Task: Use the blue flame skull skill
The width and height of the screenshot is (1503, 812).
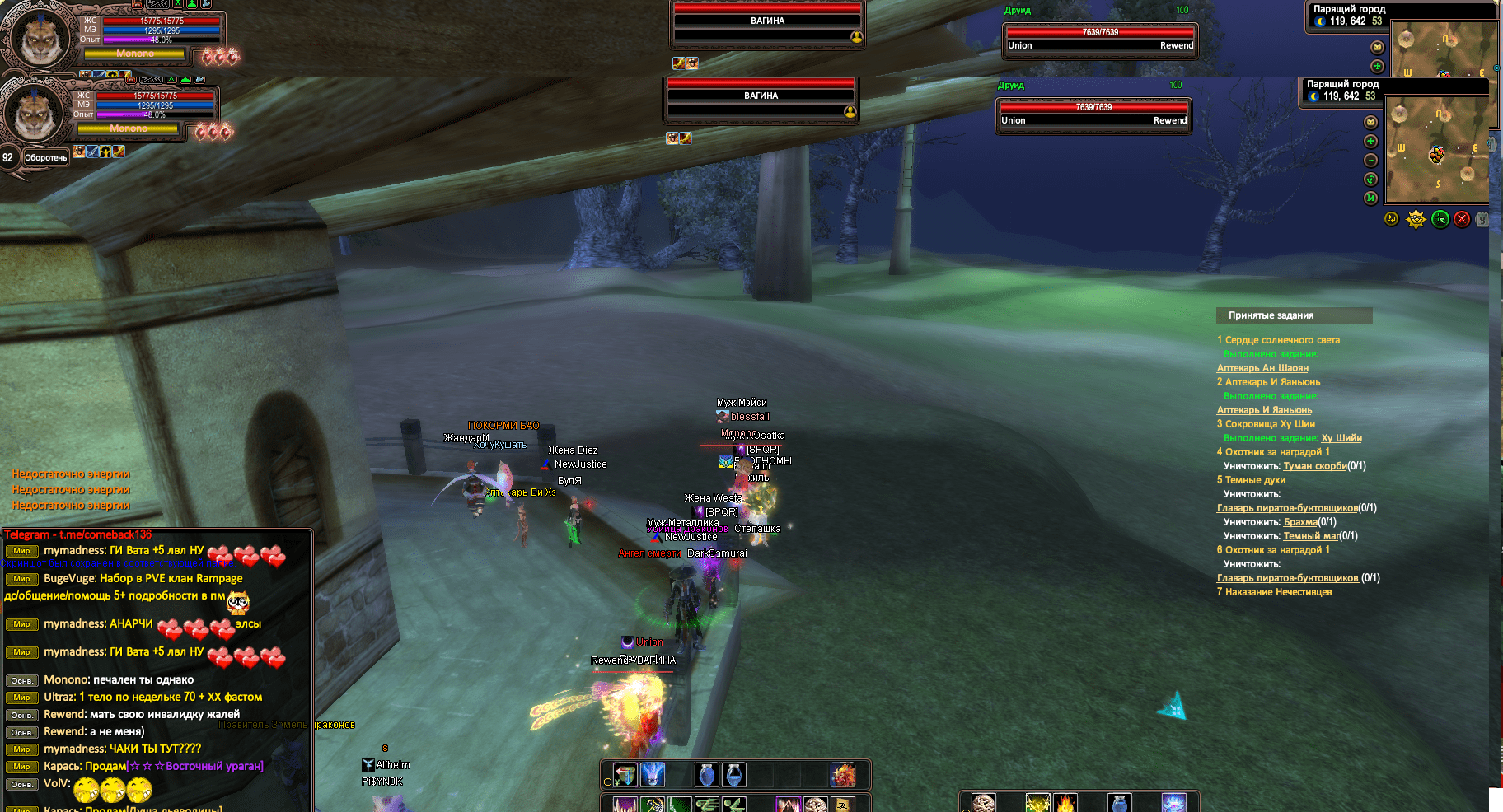Action: [653, 775]
